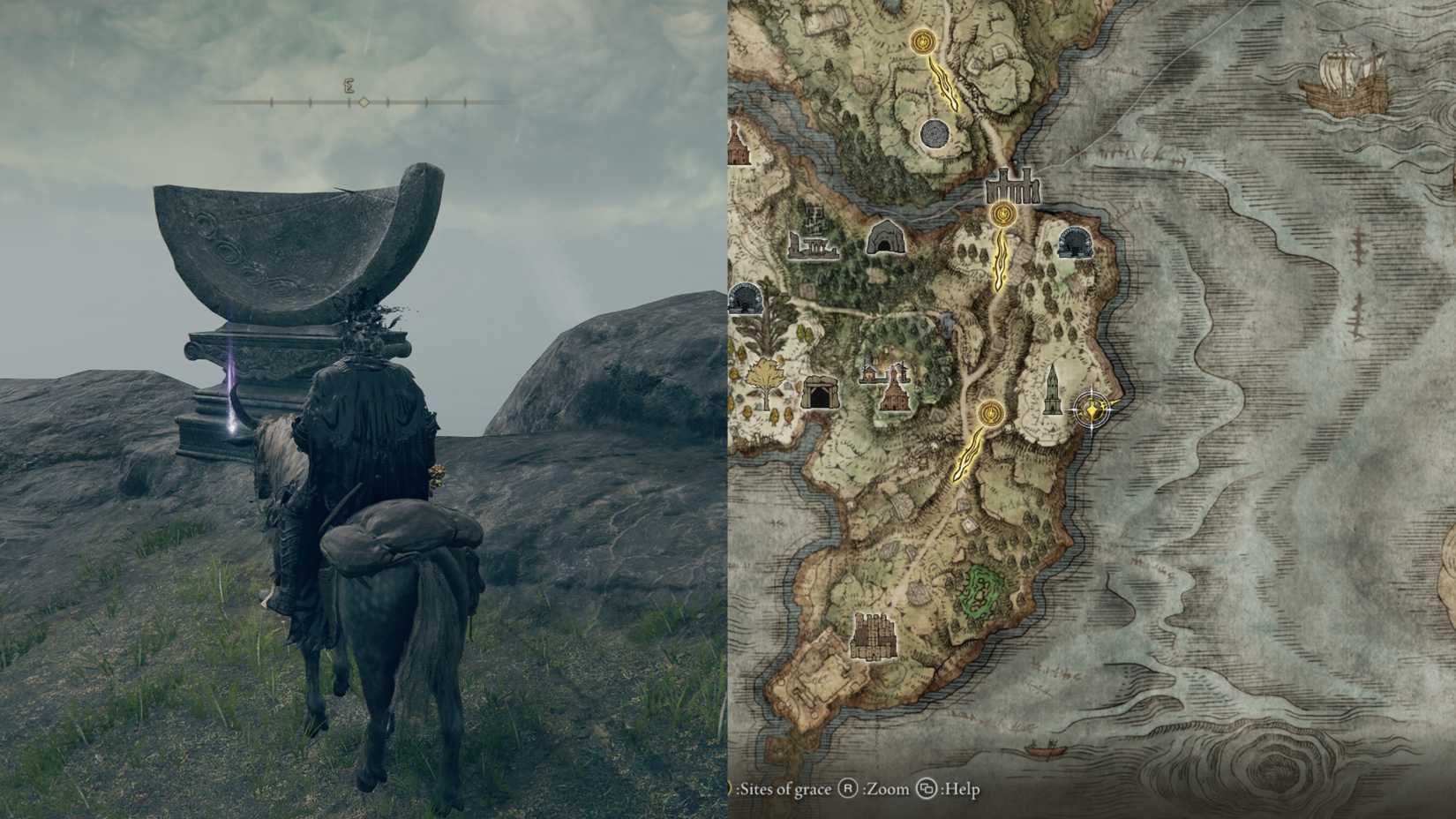Select the middle site of grace on the road
The width and height of the screenshot is (1456, 819).
click(x=1004, y=214)
